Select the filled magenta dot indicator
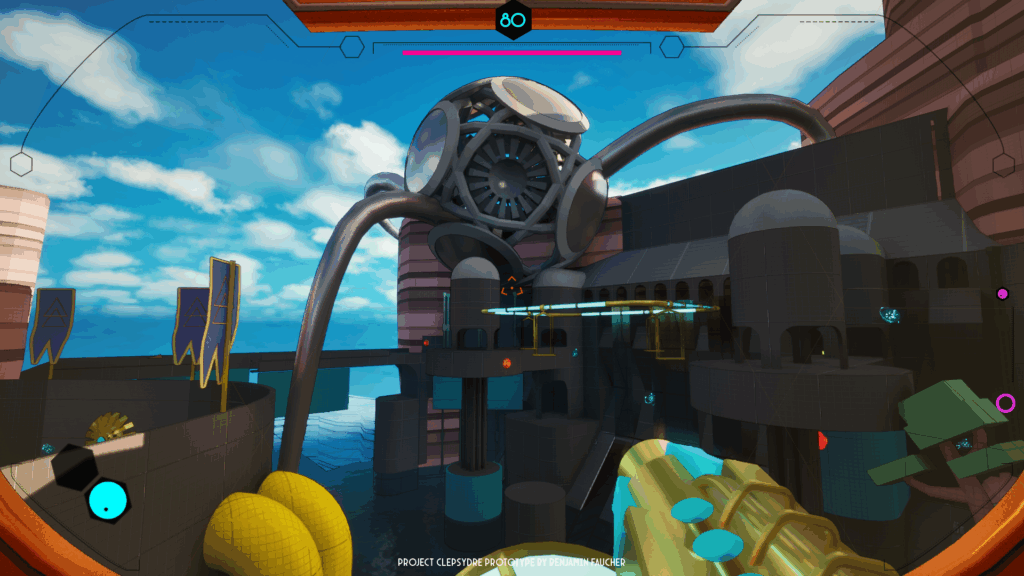This screenshot has height=576, width=1024. [1002, 293]
